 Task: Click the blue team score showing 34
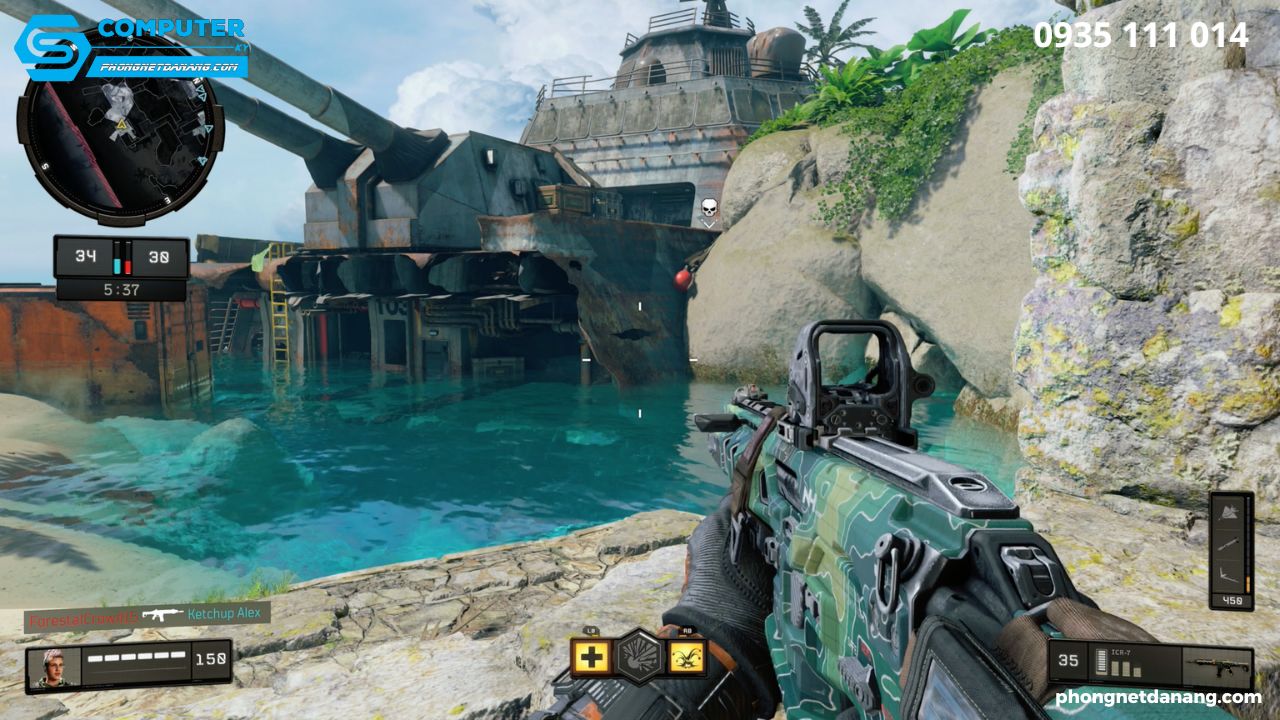(x=85, y=255)
